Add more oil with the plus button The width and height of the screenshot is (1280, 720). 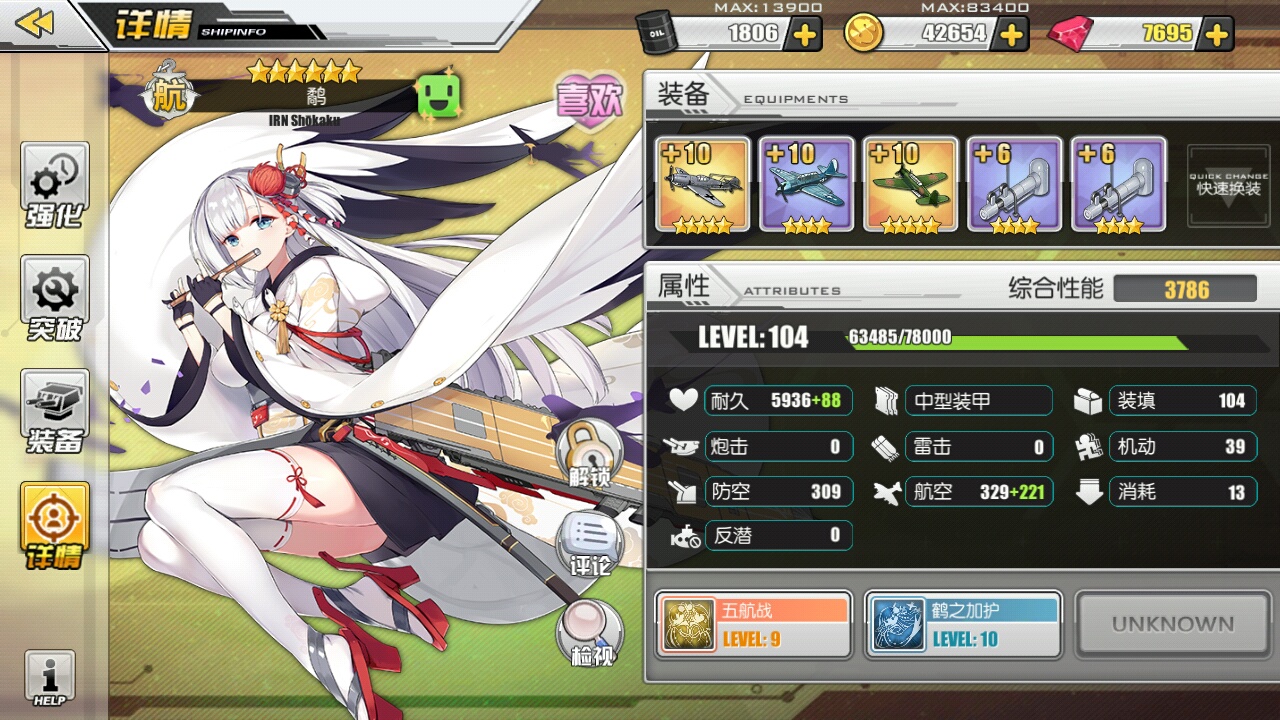coord(805,35)
